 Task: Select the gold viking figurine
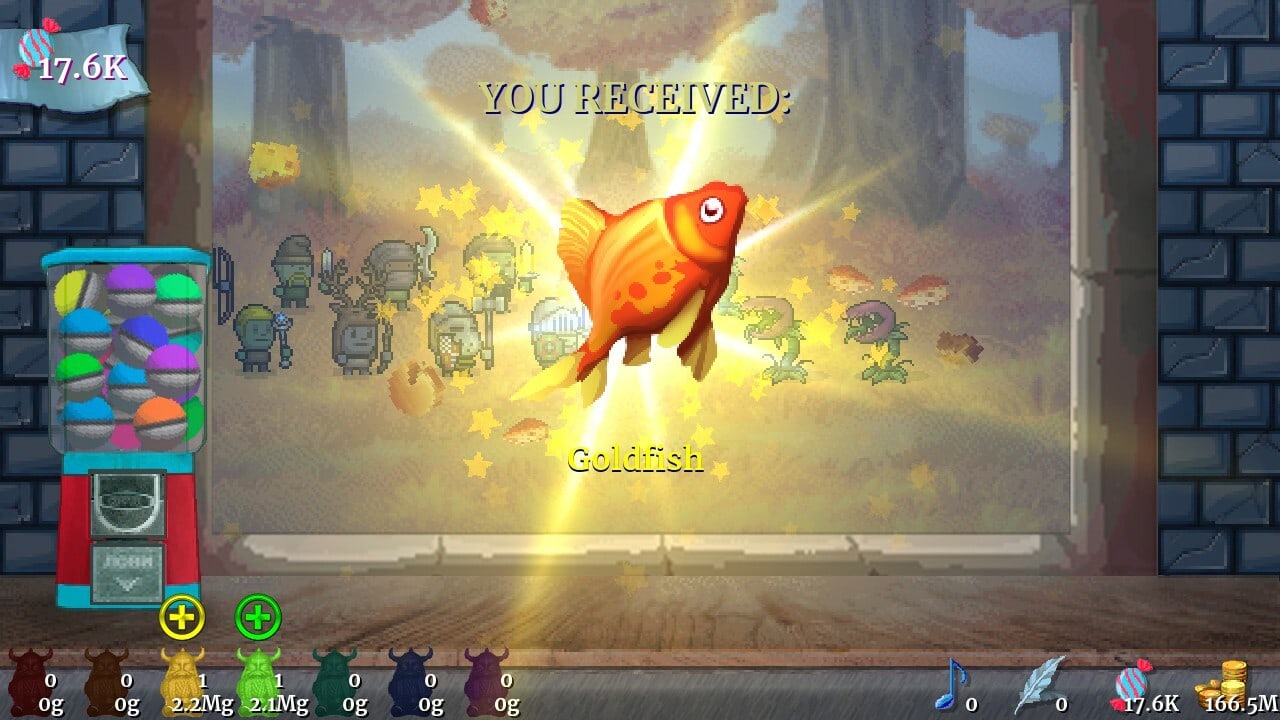(181, 680)
